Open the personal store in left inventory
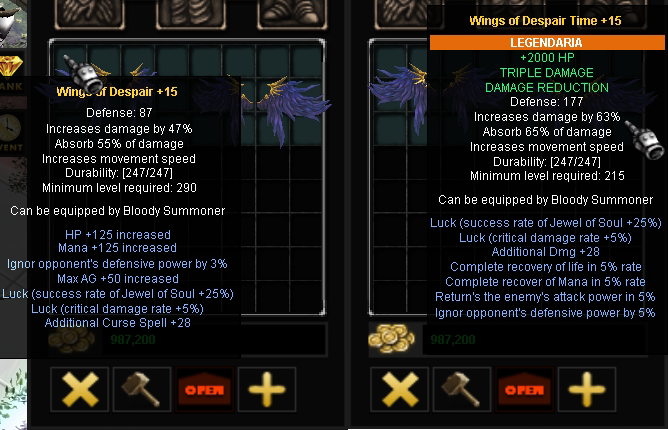The width and height of the screenshot is (668, 430). coord(204,388)
